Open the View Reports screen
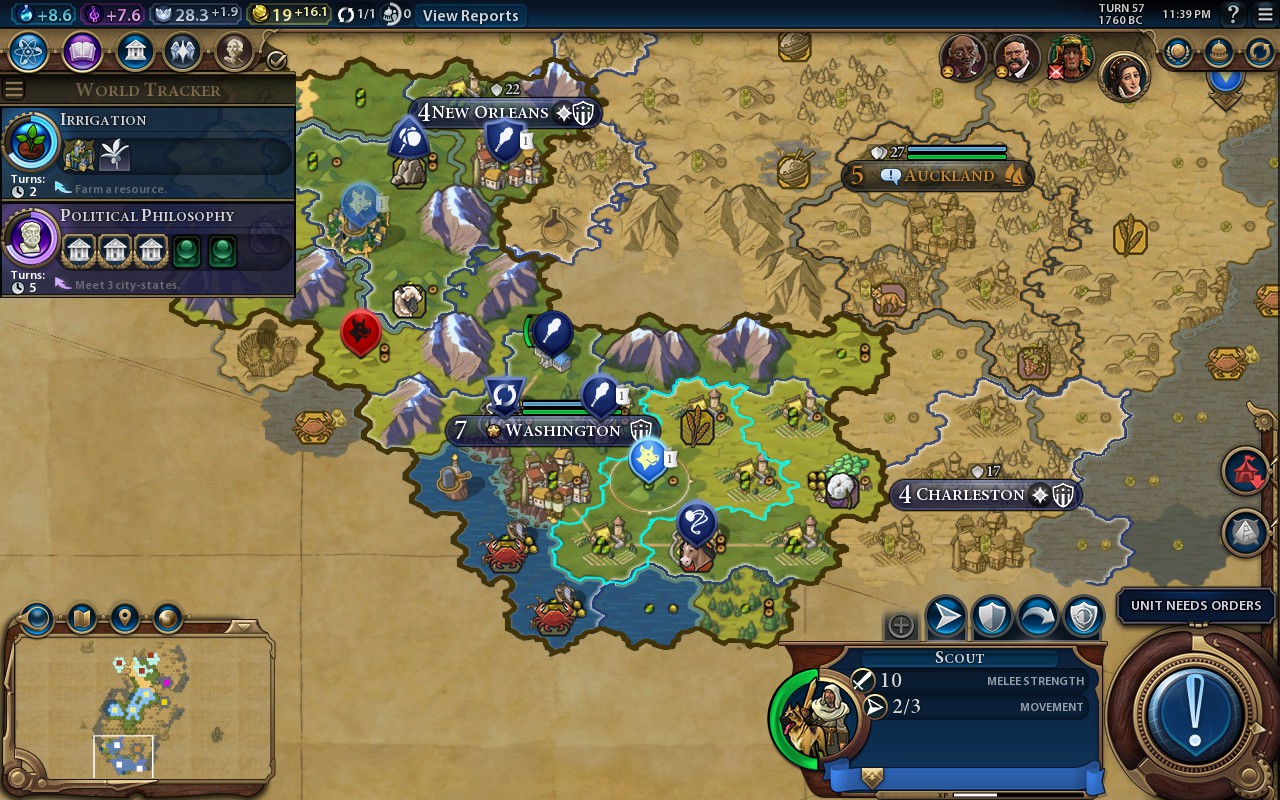Viewport: 1280px width, 800px height. tap(470, 15)
